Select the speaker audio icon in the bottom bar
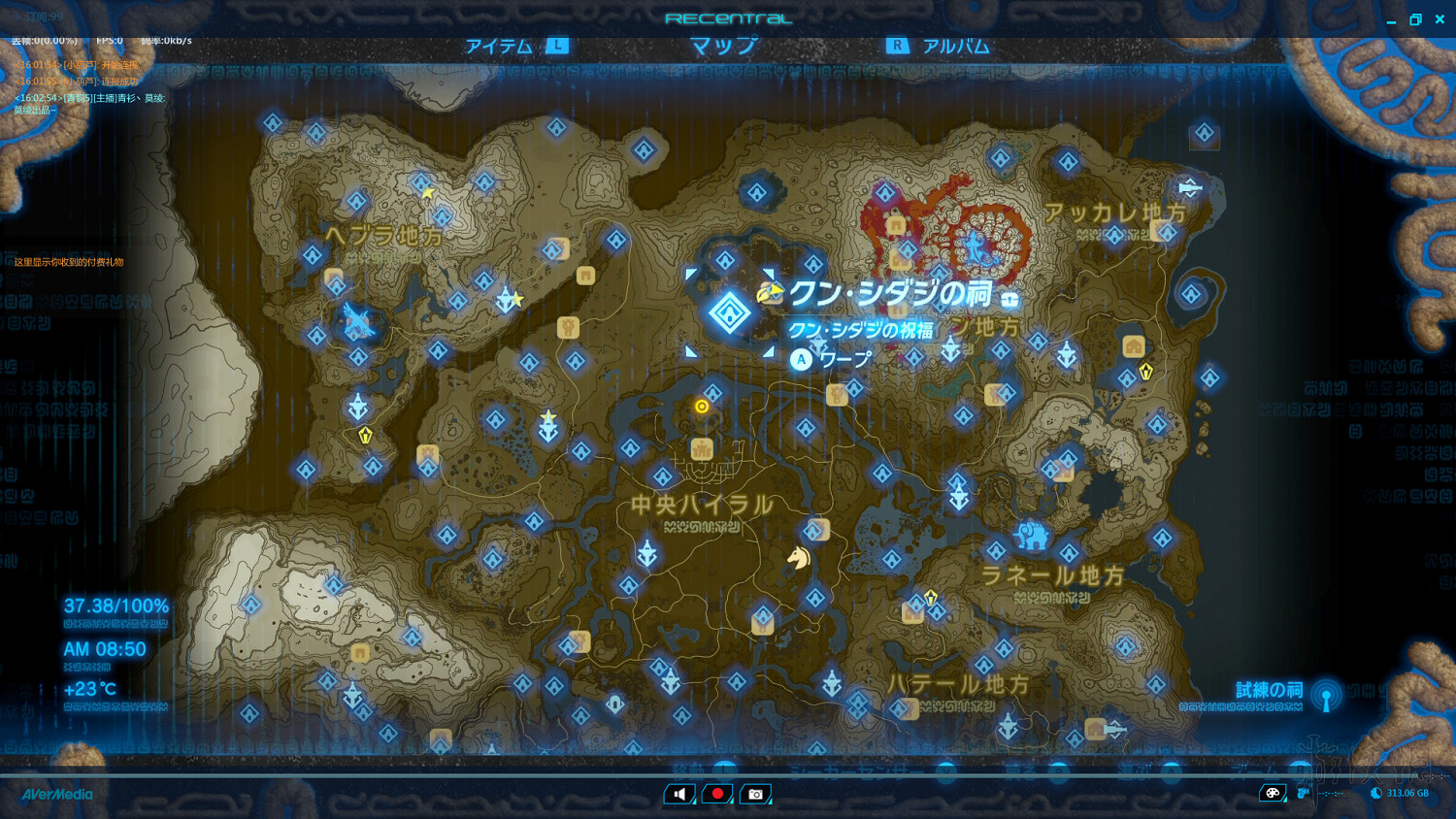The width and height of the screenshot is (1456, 819). tap(678, 794)
